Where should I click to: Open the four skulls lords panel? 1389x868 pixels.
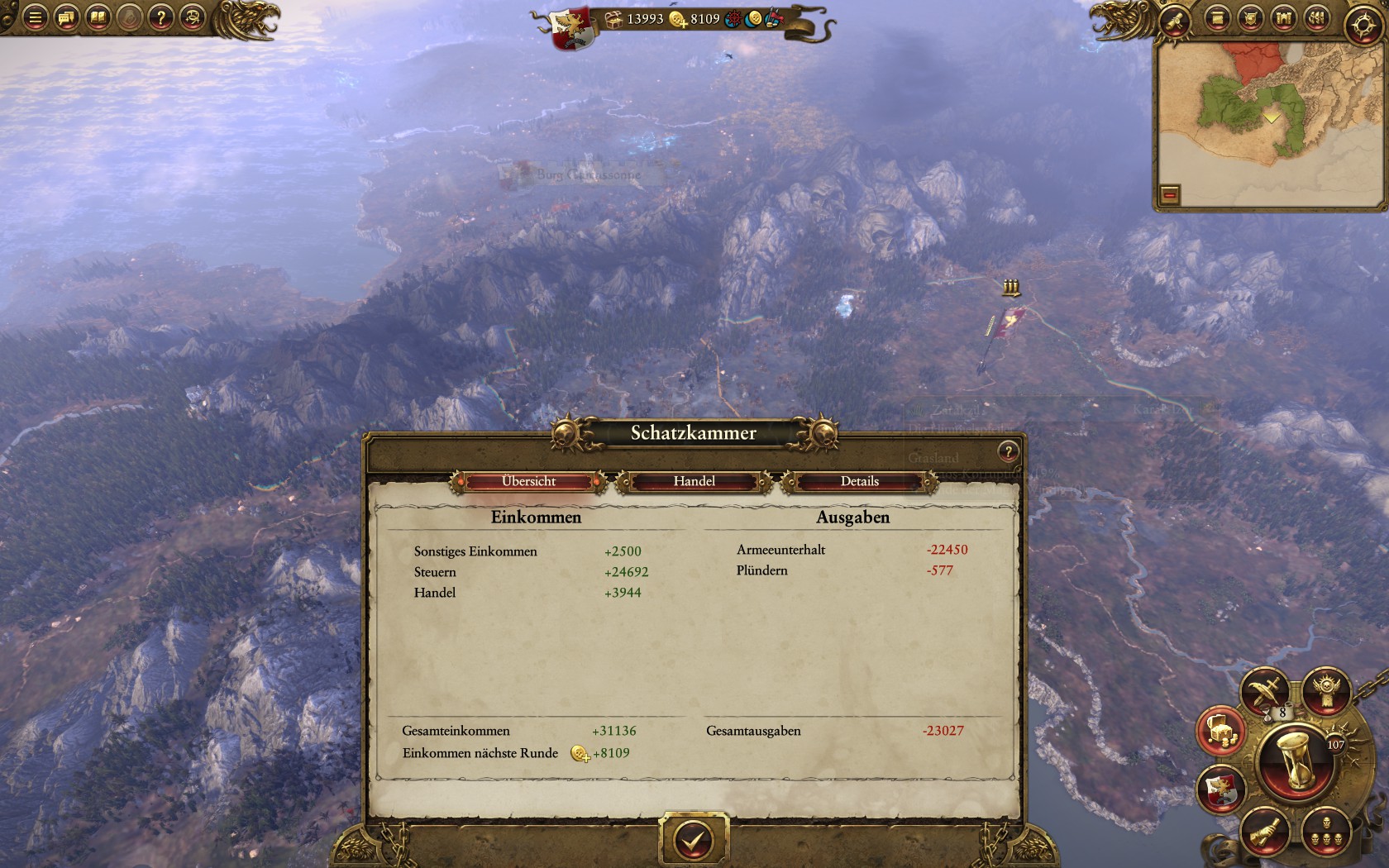coord(1326,832)
